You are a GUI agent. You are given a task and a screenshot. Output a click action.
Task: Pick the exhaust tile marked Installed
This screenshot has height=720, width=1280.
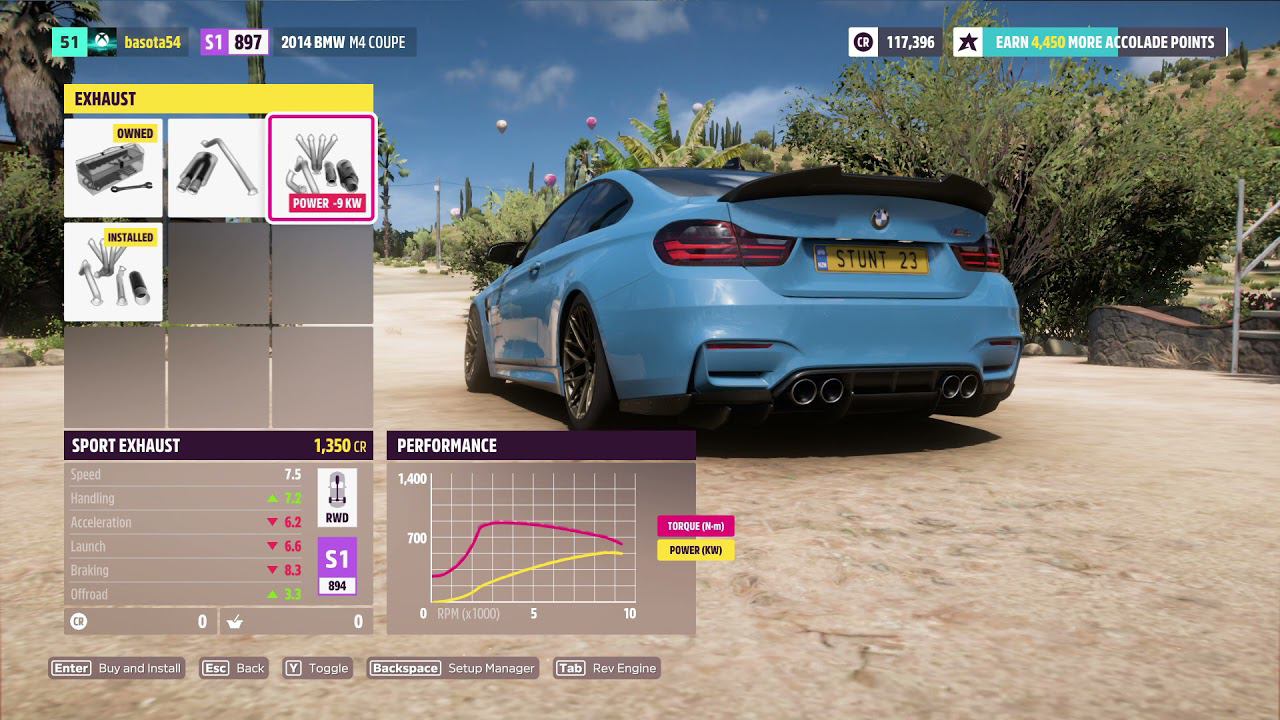(x=113, y=272)
